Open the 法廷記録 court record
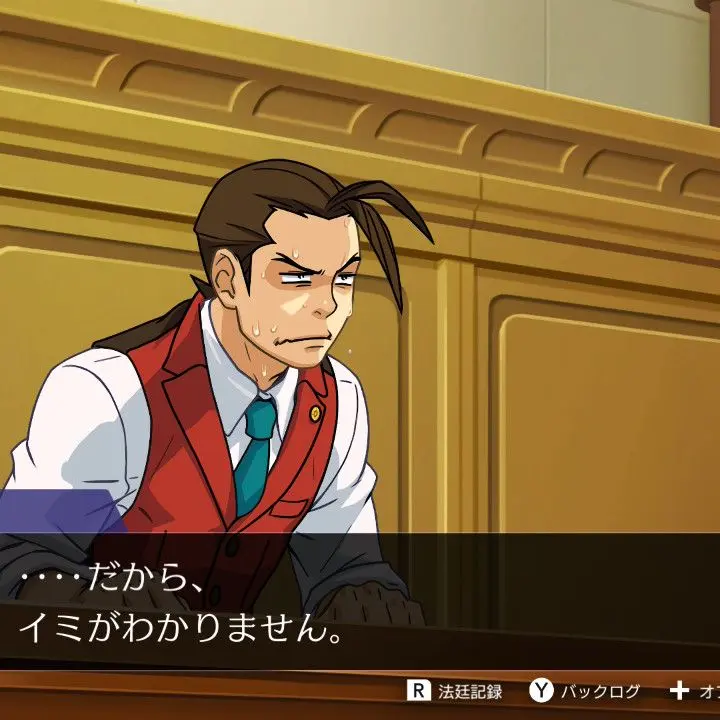Screen dimensions: 720x720 pyautogui.click(x=455, y=691)
